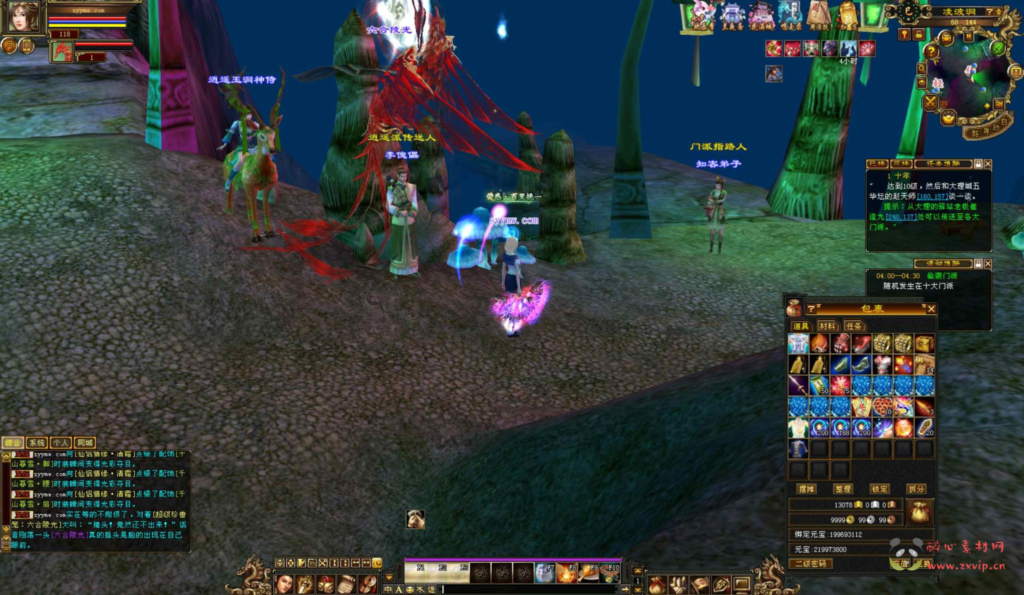Open the gold ingot shop icon
Viewport: 1024px width, 595px height.
tap(948, 117)
